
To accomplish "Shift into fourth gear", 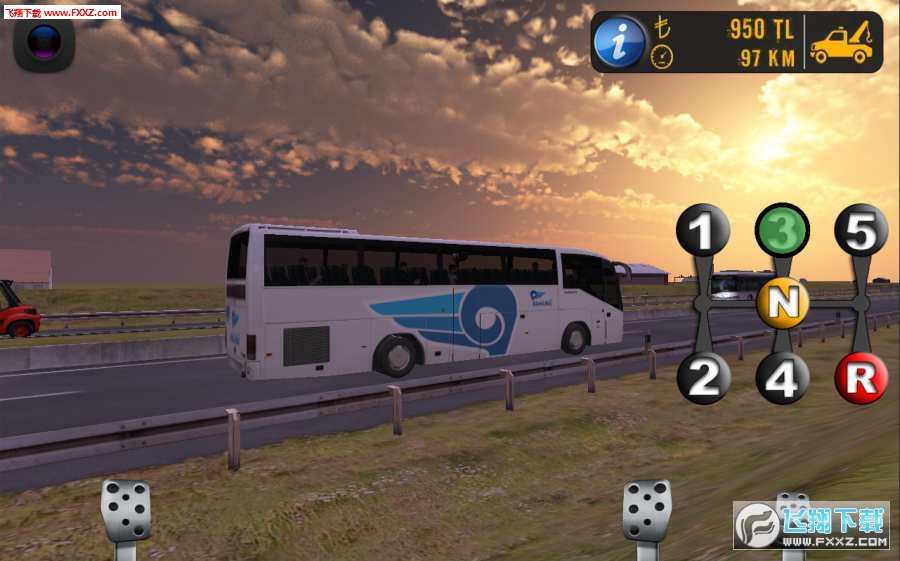I will click(x=782, y=379).
